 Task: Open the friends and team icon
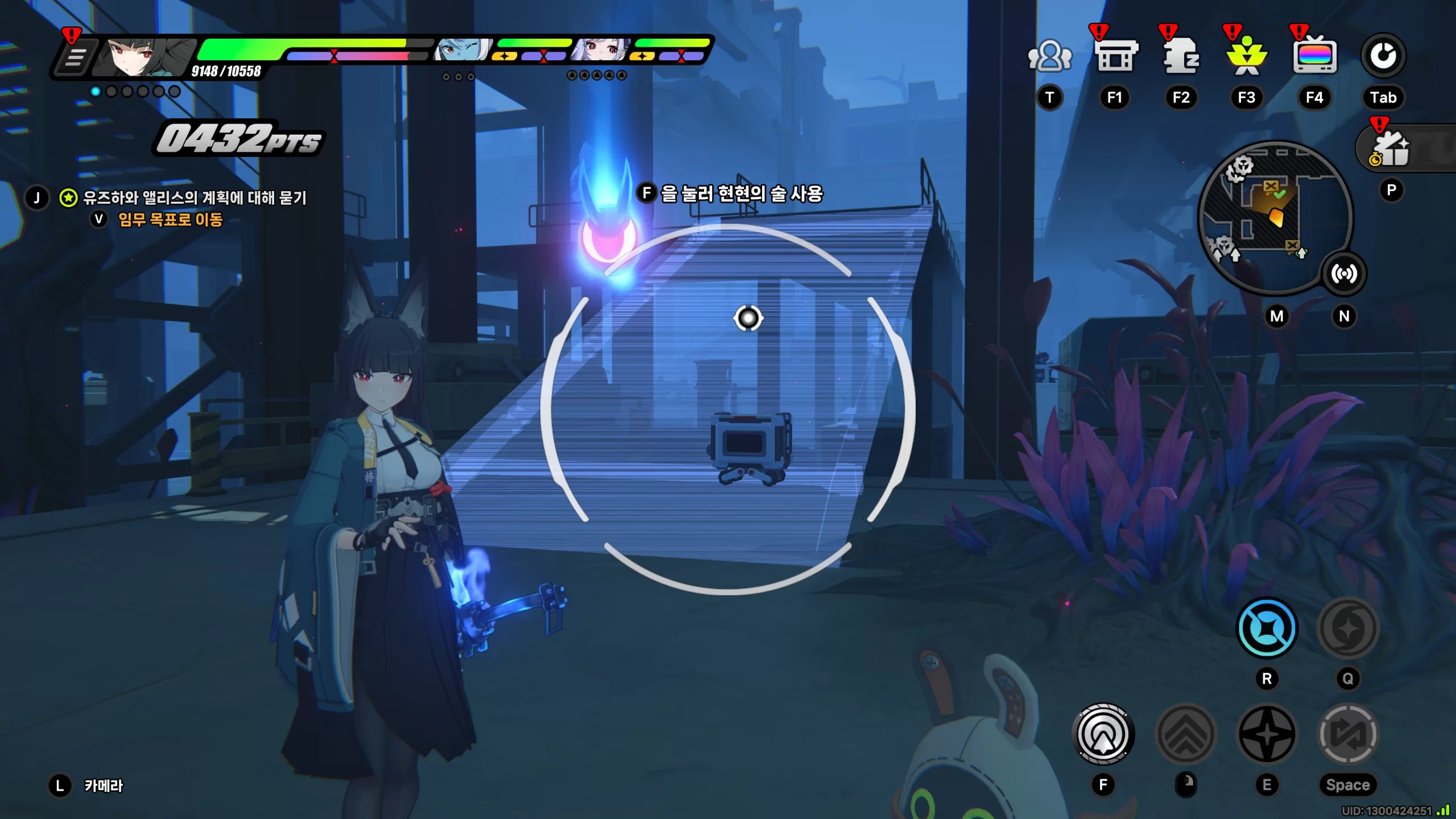pos(1049,56)
